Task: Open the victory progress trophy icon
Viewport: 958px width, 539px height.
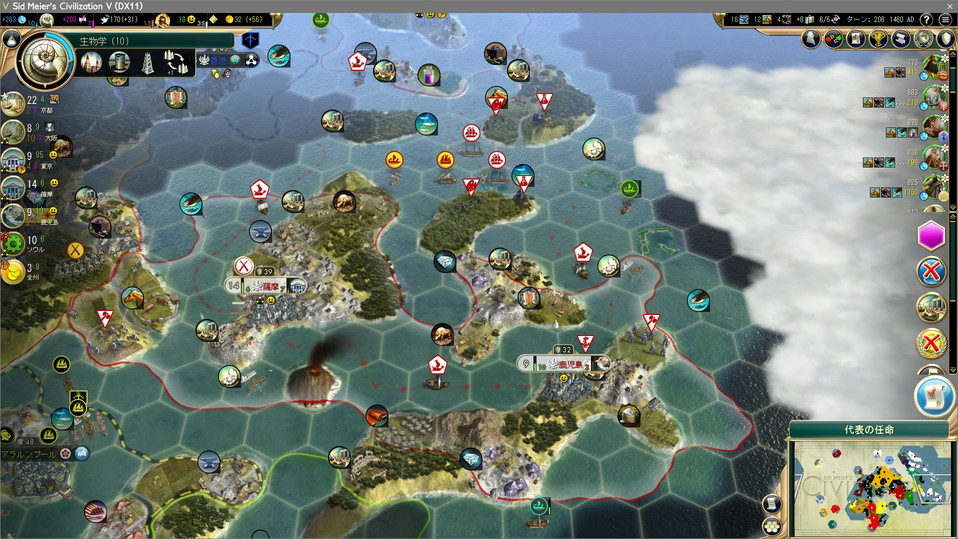Action: click(879, 39)
